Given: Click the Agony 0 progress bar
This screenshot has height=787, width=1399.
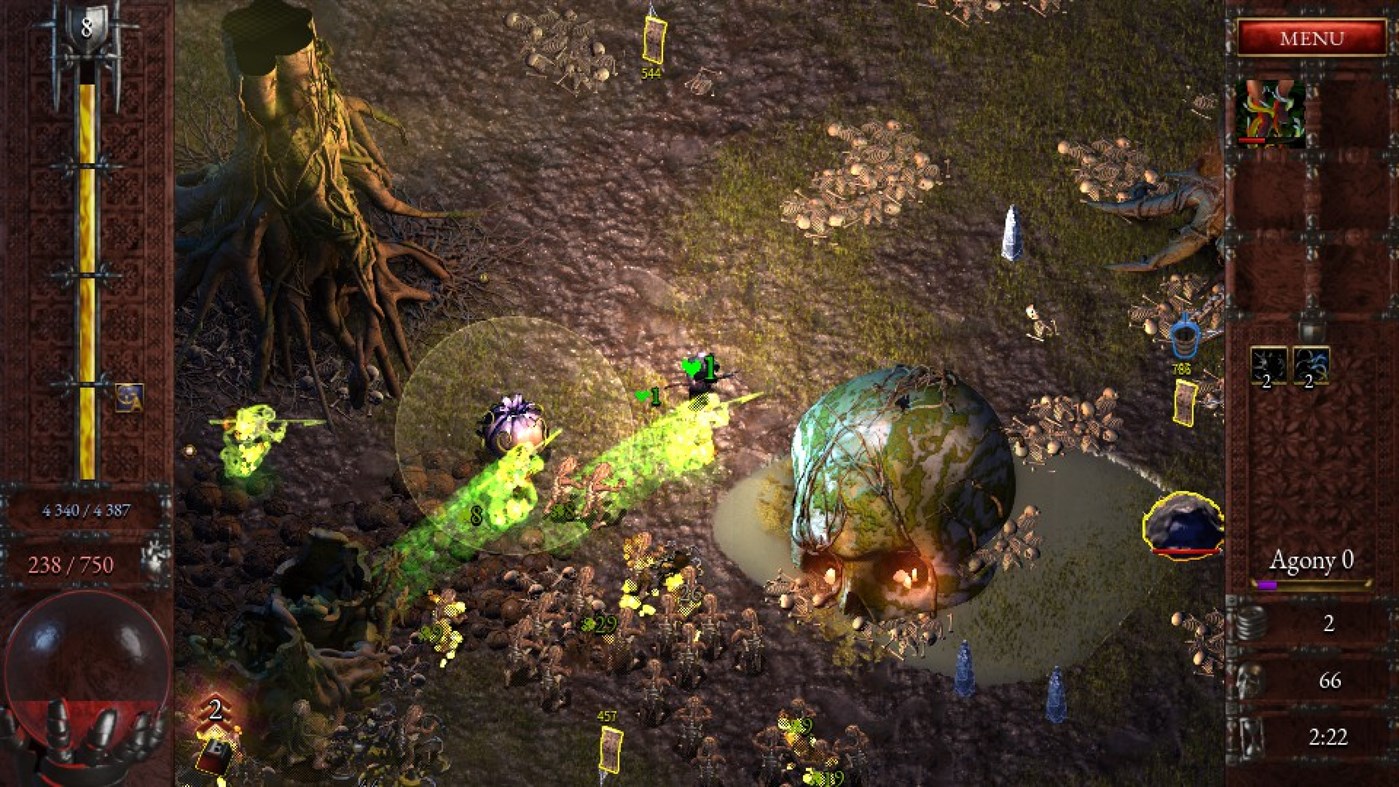Looking at the screenshot, I should pyautogui.click(x=1311, y=584).
